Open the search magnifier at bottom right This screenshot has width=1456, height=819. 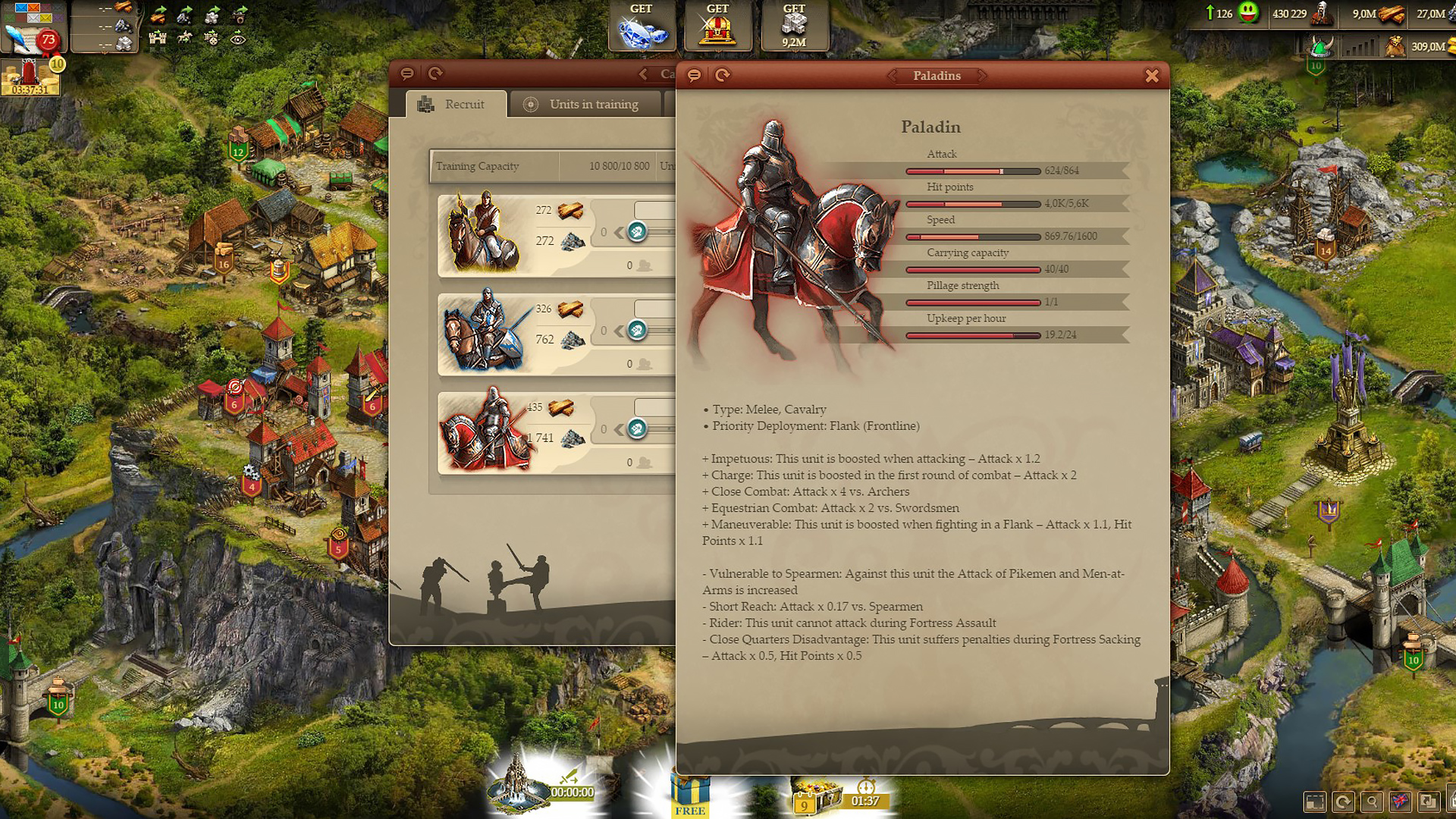point(1371,802)
